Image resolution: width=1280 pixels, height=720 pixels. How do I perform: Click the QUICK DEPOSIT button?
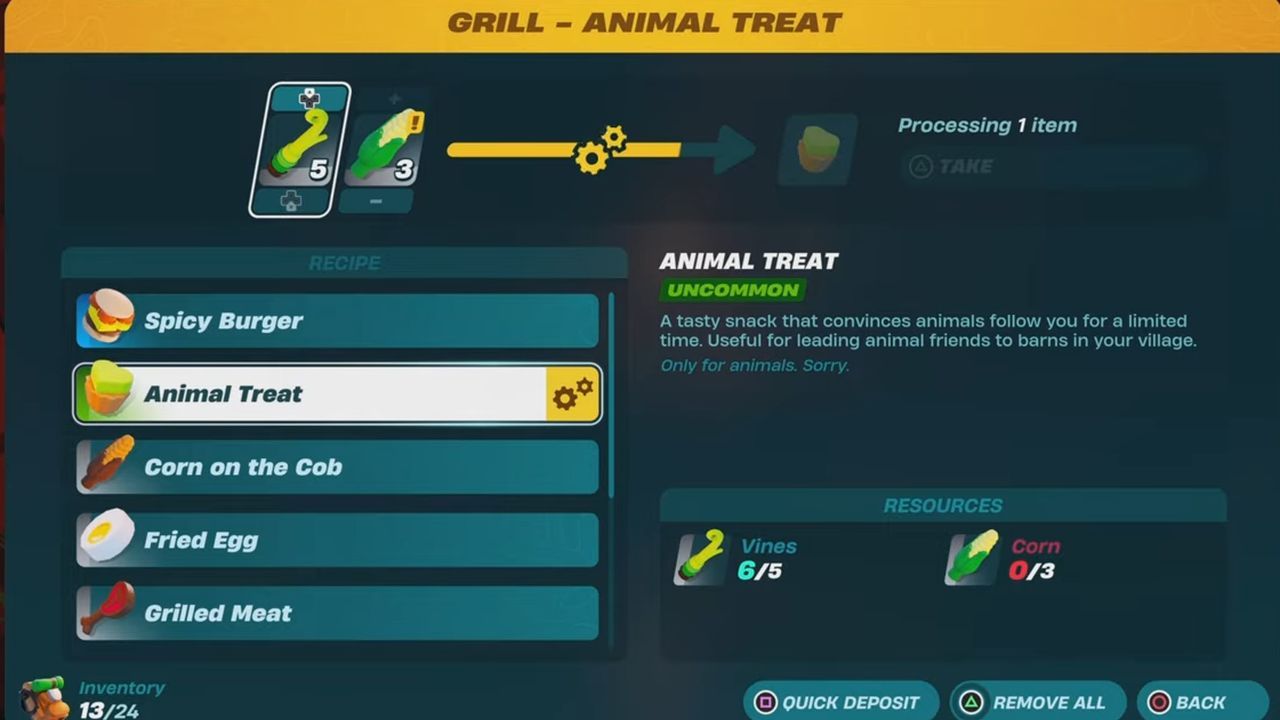[841, 702]
